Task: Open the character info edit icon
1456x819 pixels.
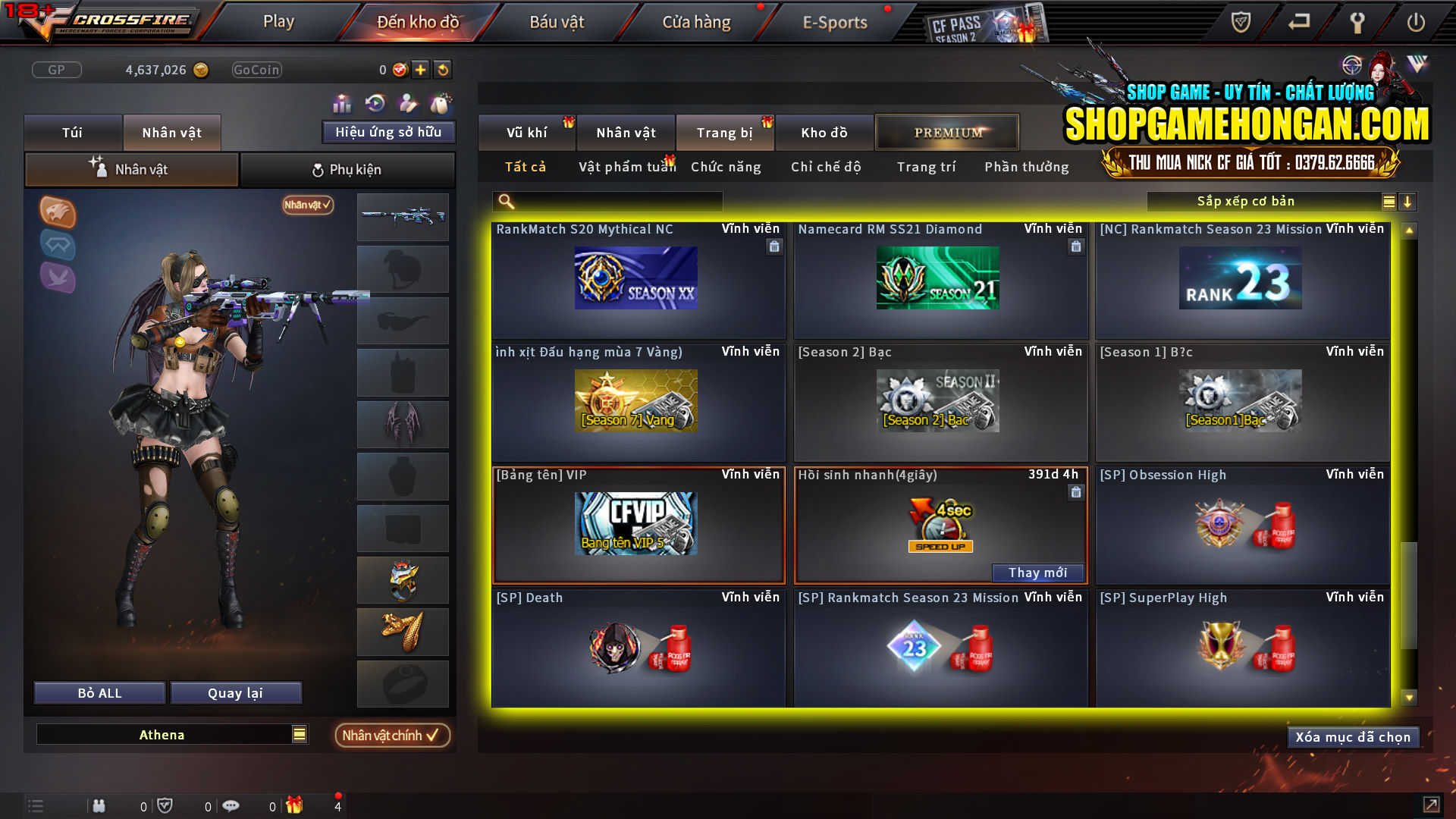Action: tap(406, 102)
